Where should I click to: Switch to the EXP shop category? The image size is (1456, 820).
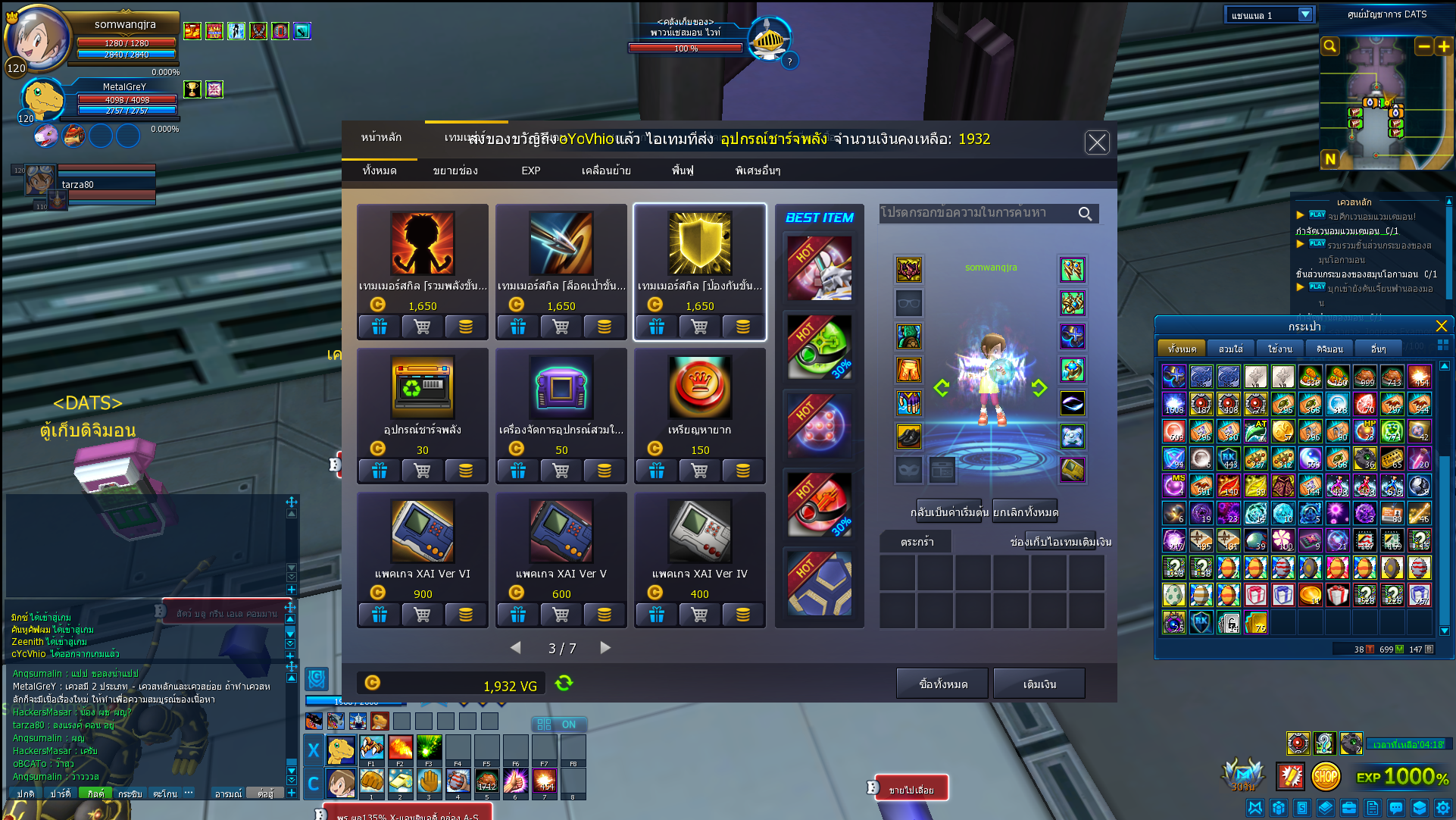(x=530, y=171)
